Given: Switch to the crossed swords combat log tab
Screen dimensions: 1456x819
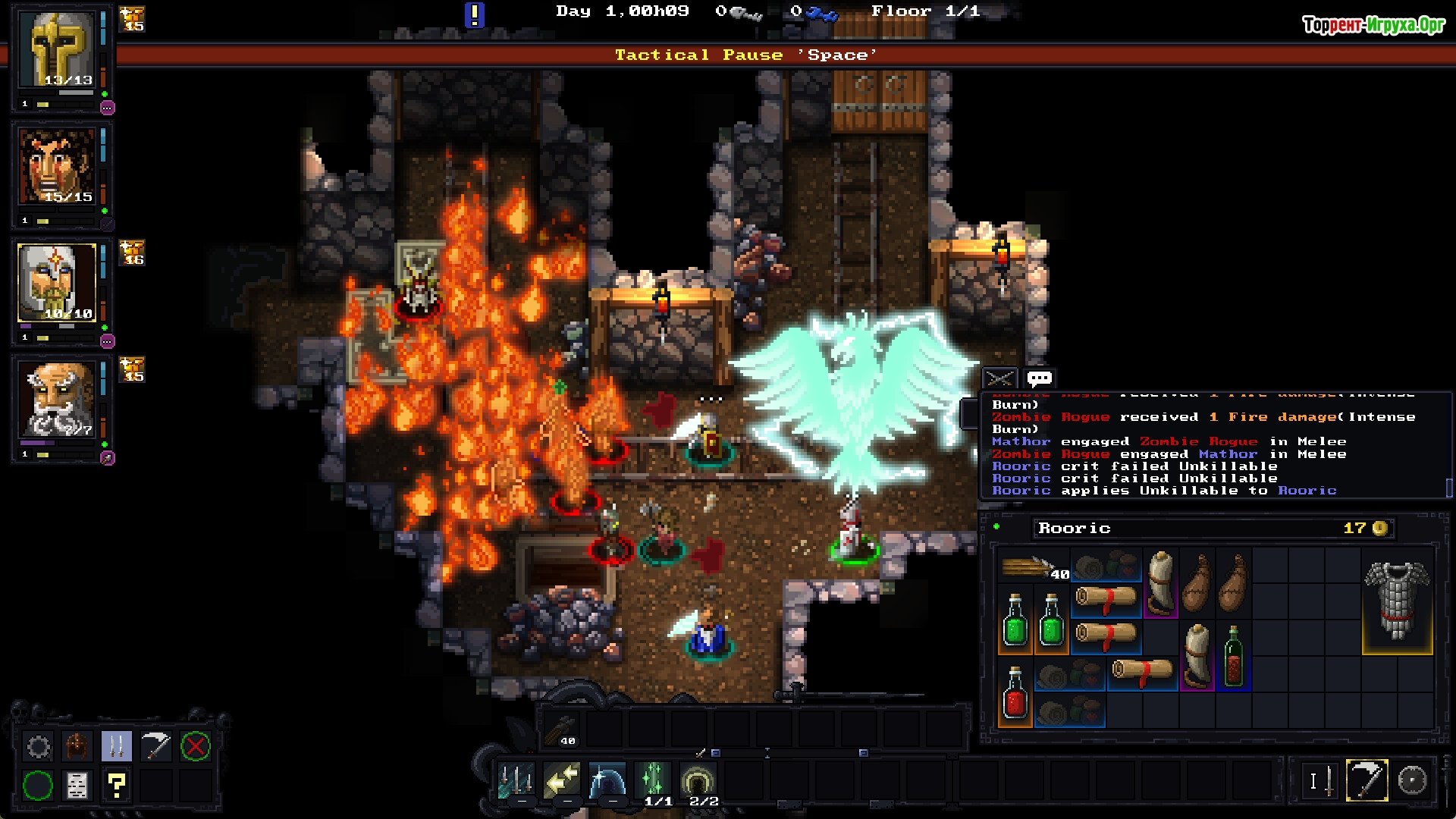Looking at the screenshot, I should tap(999, 378).
